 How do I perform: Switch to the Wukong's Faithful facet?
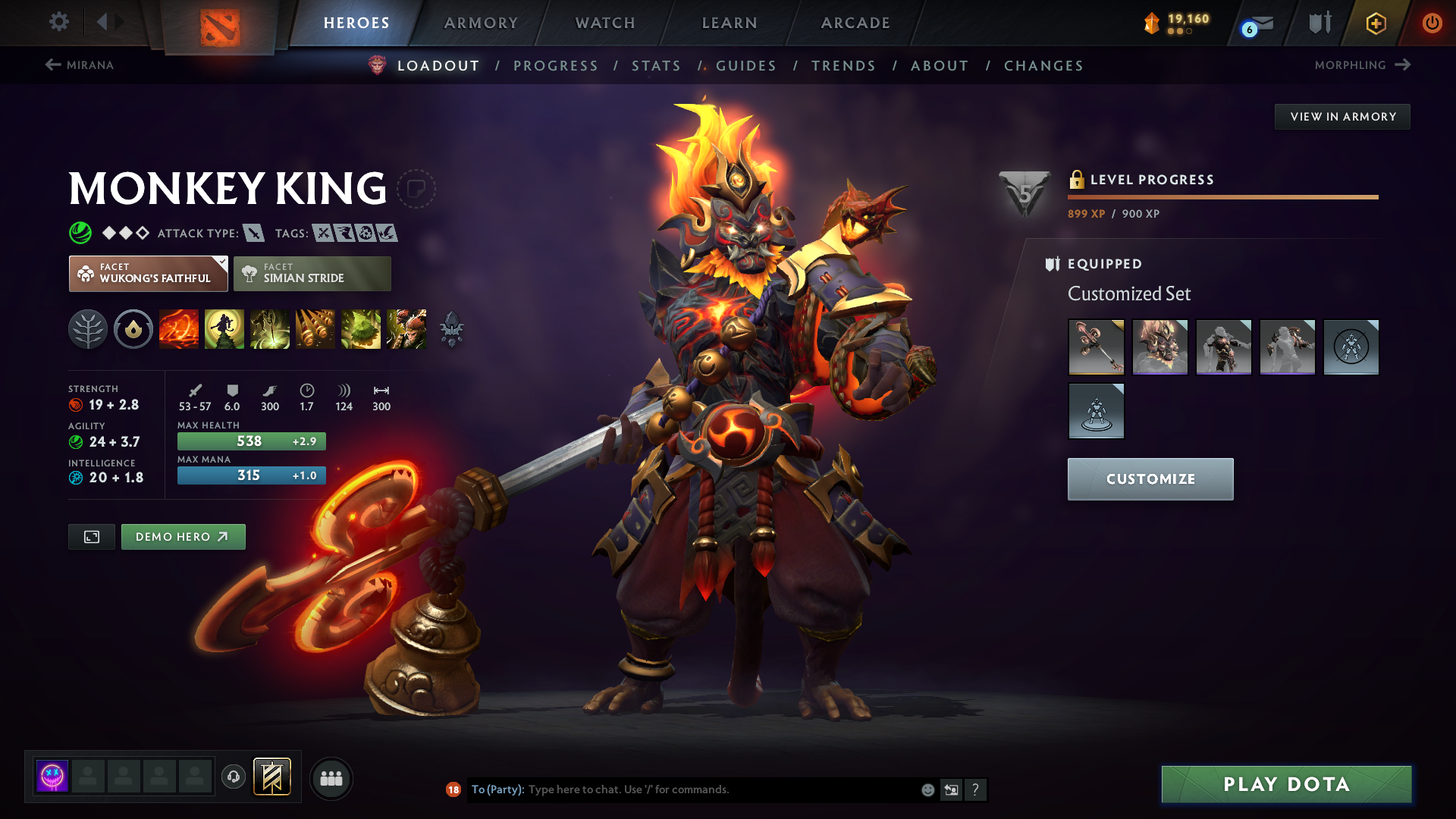pos(148,273)
